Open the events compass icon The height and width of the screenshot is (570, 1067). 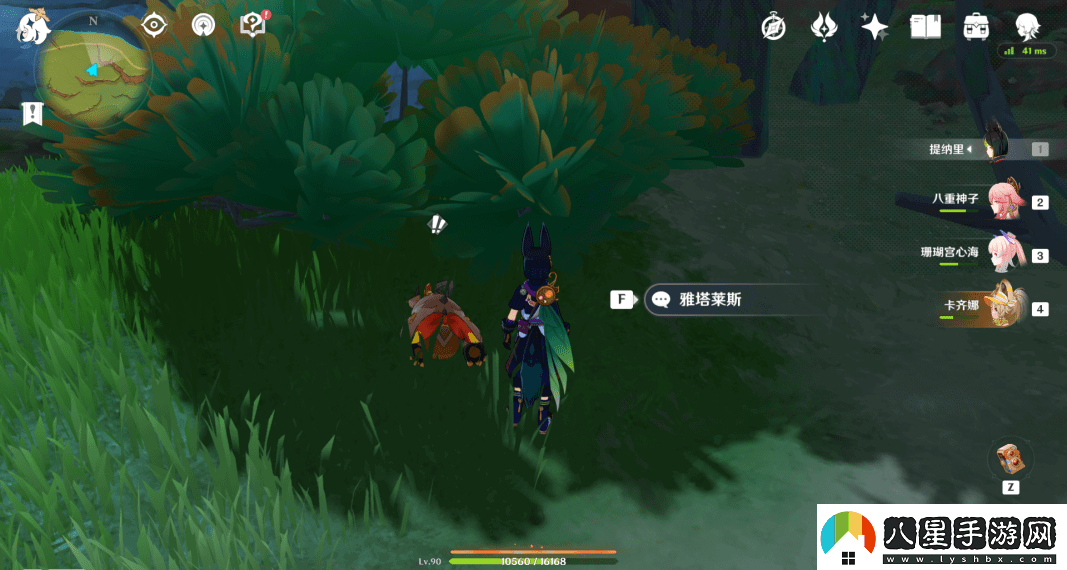[203, 25]
